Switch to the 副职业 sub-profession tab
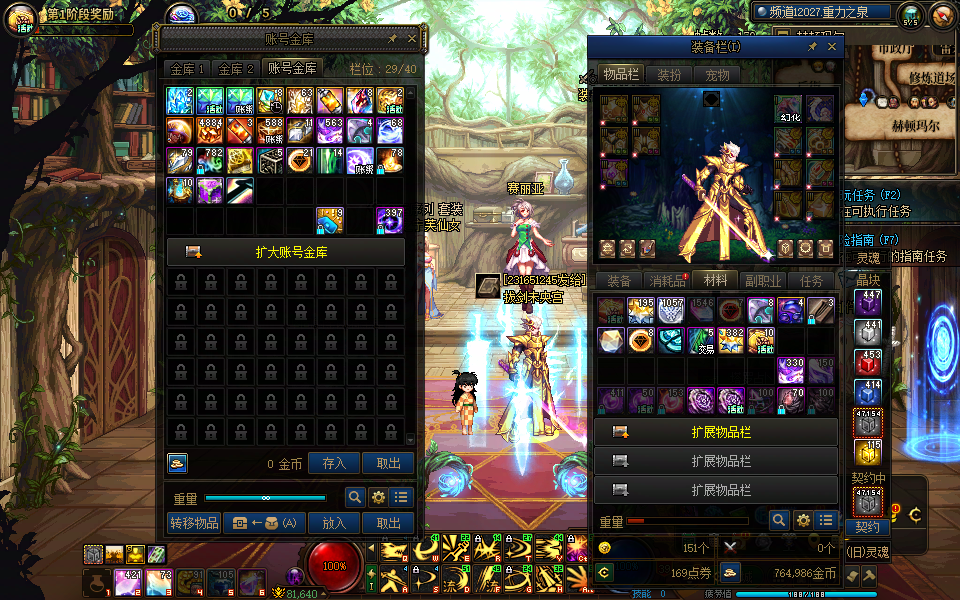This screenshot has height=600, width=960. 762,281
